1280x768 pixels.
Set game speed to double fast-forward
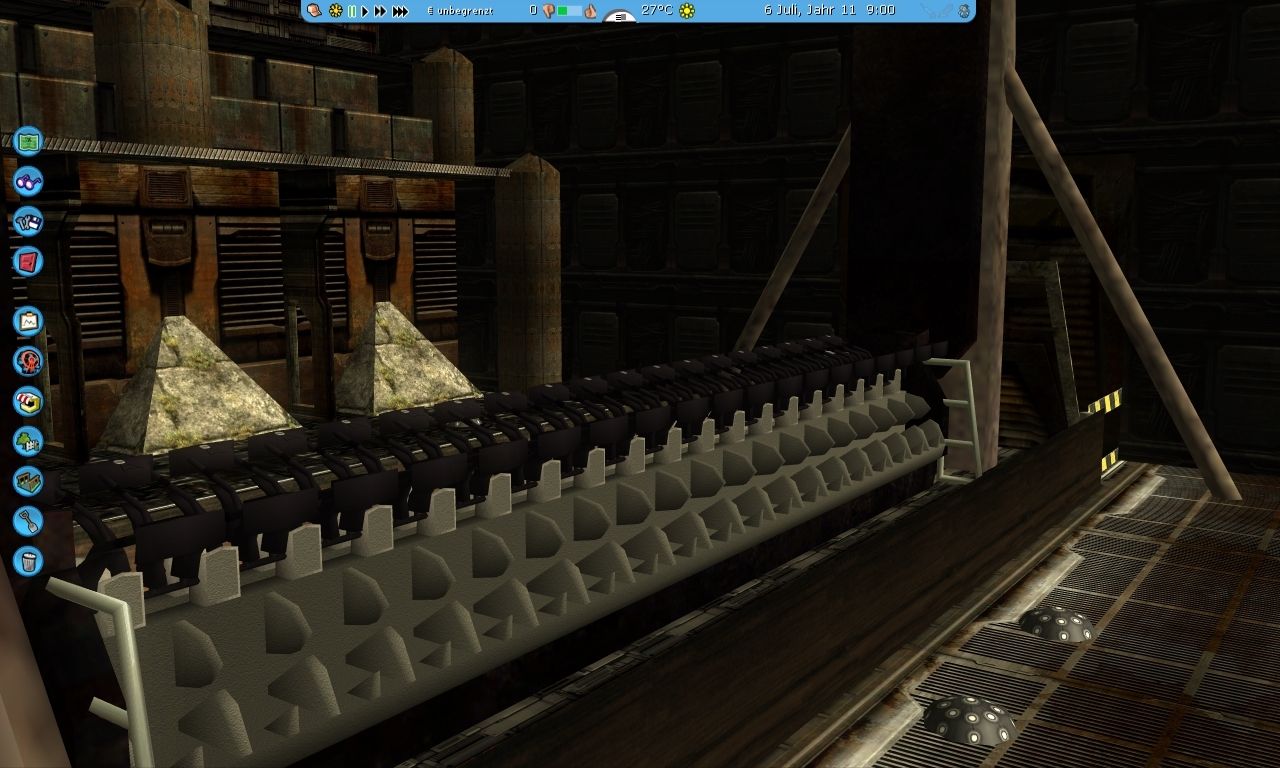pyautogui.click(x=380, y=11)
